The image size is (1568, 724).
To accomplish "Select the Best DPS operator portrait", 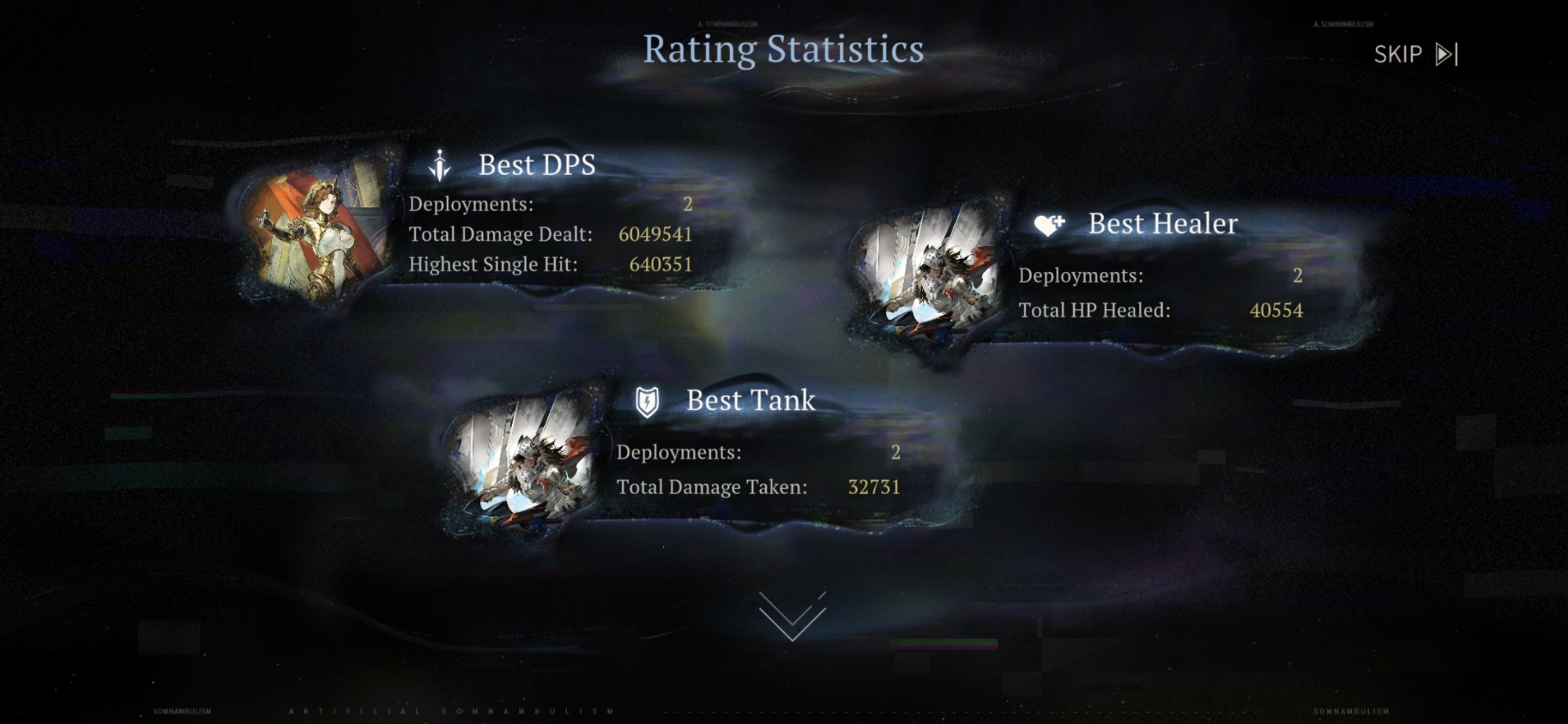I will coord(318,230).
